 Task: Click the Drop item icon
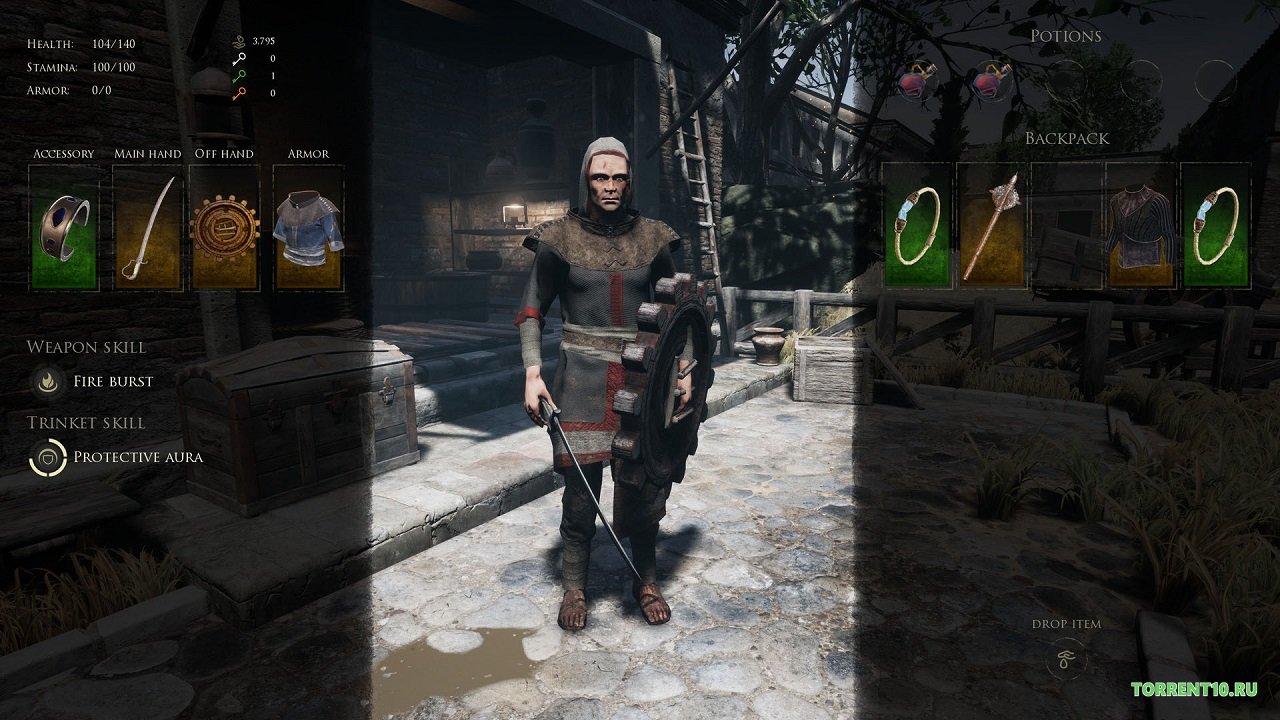(x=1066, y=660)
